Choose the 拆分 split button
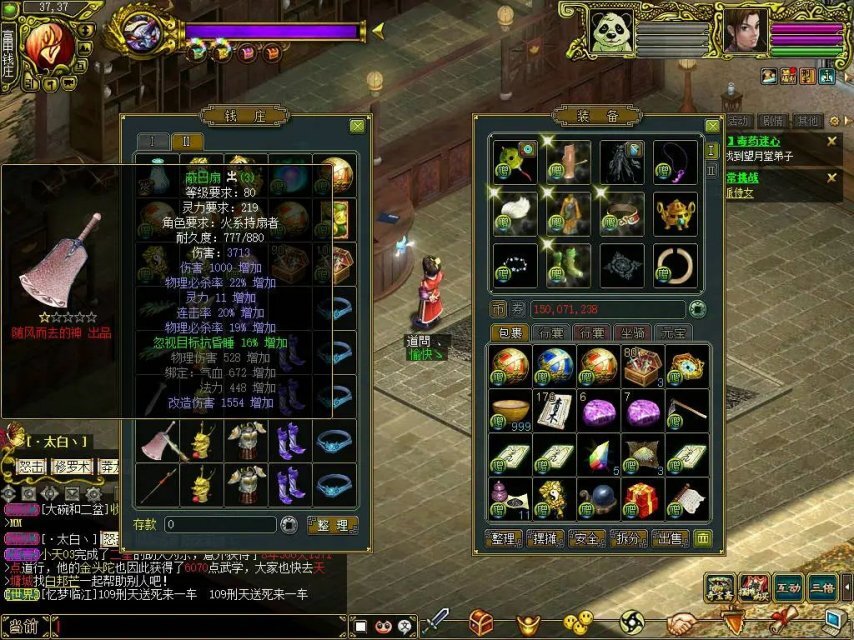Screen dimensions: 854x640 629,539
